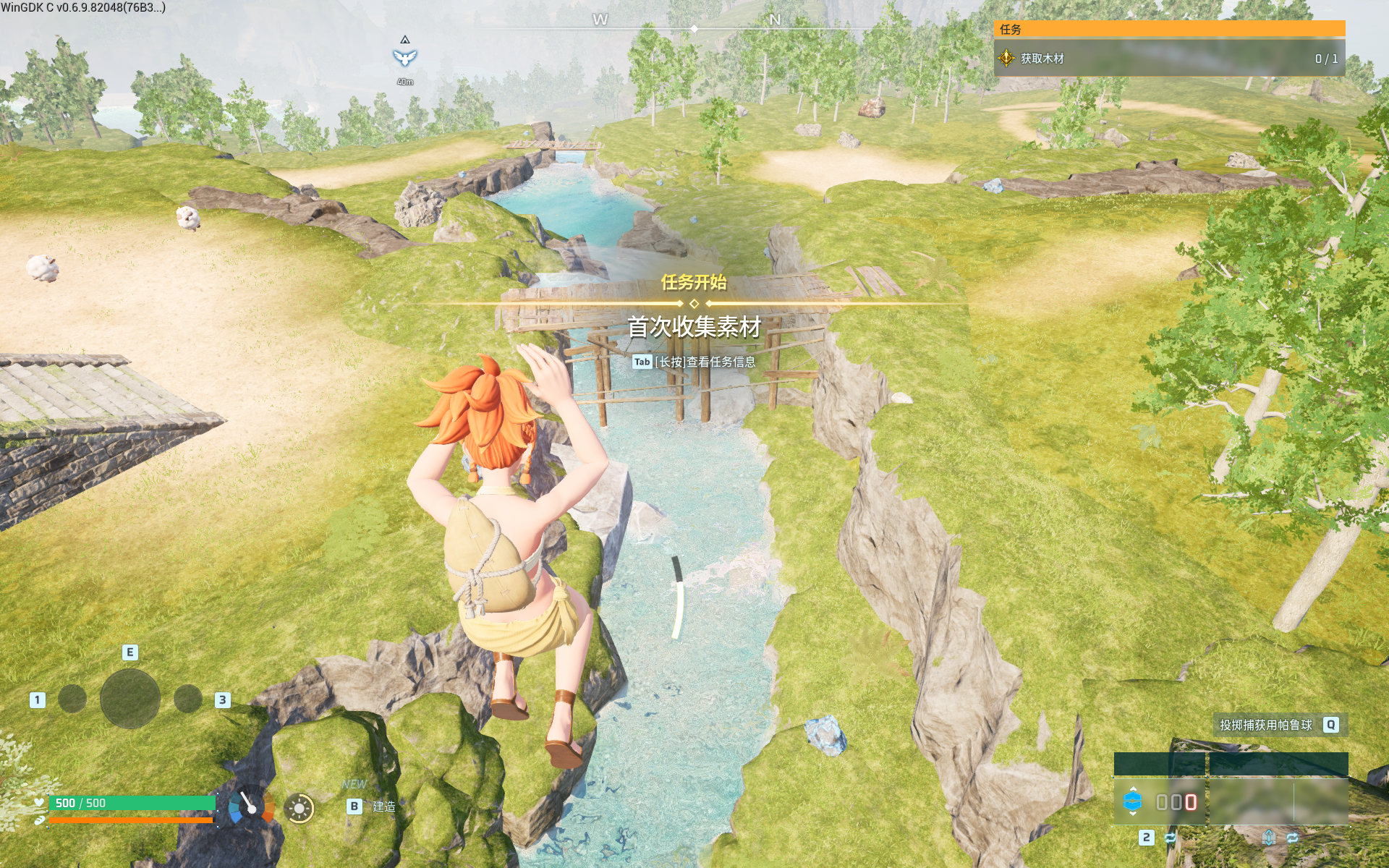
Task: Open the 建造 build menu label
Action: (383, 807)
